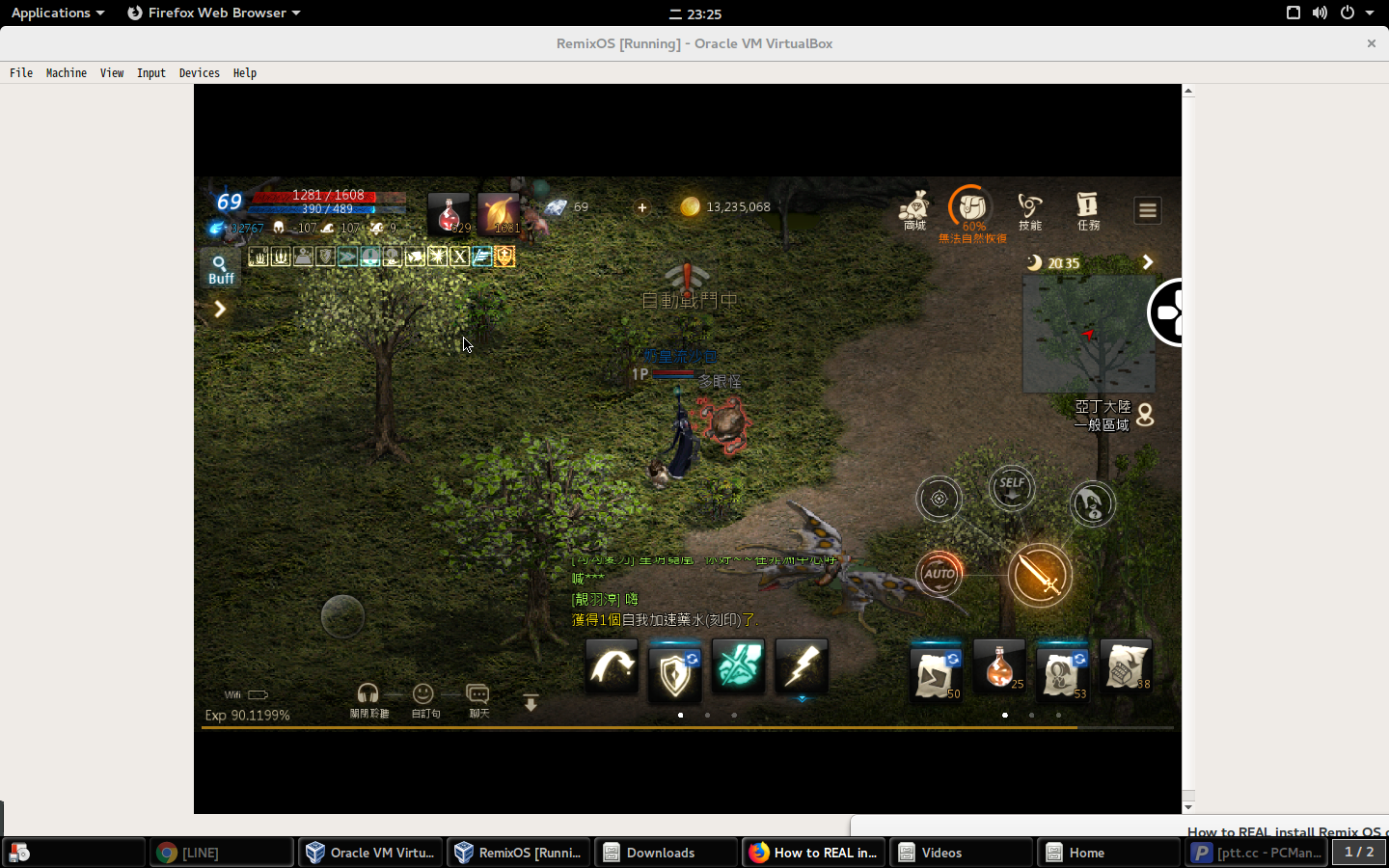Open the quests (任務) menu
This screenshot has width=1389, height=868.
1088,210
